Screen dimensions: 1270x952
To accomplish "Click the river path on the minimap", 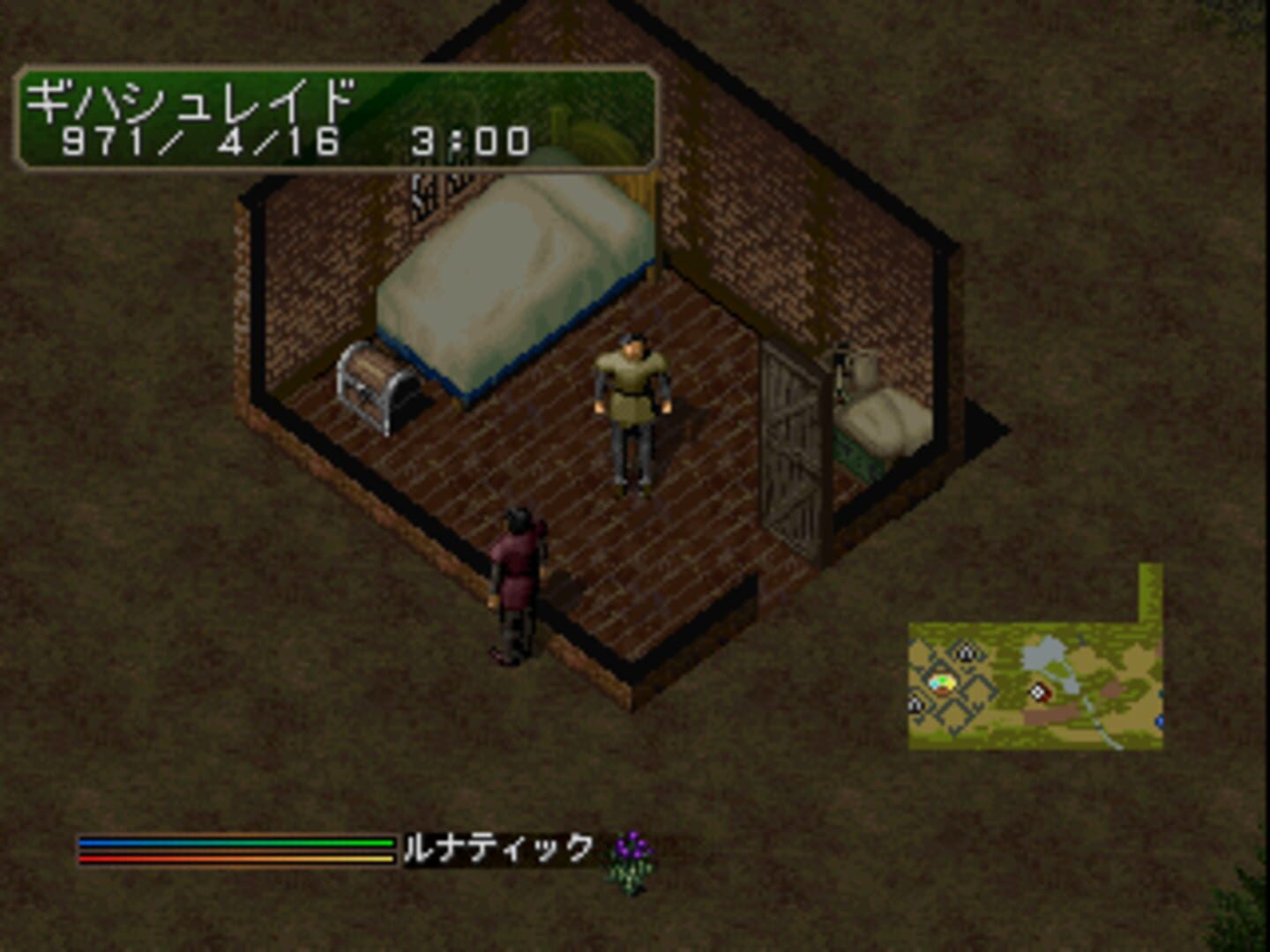I will tap(1098, 730).
